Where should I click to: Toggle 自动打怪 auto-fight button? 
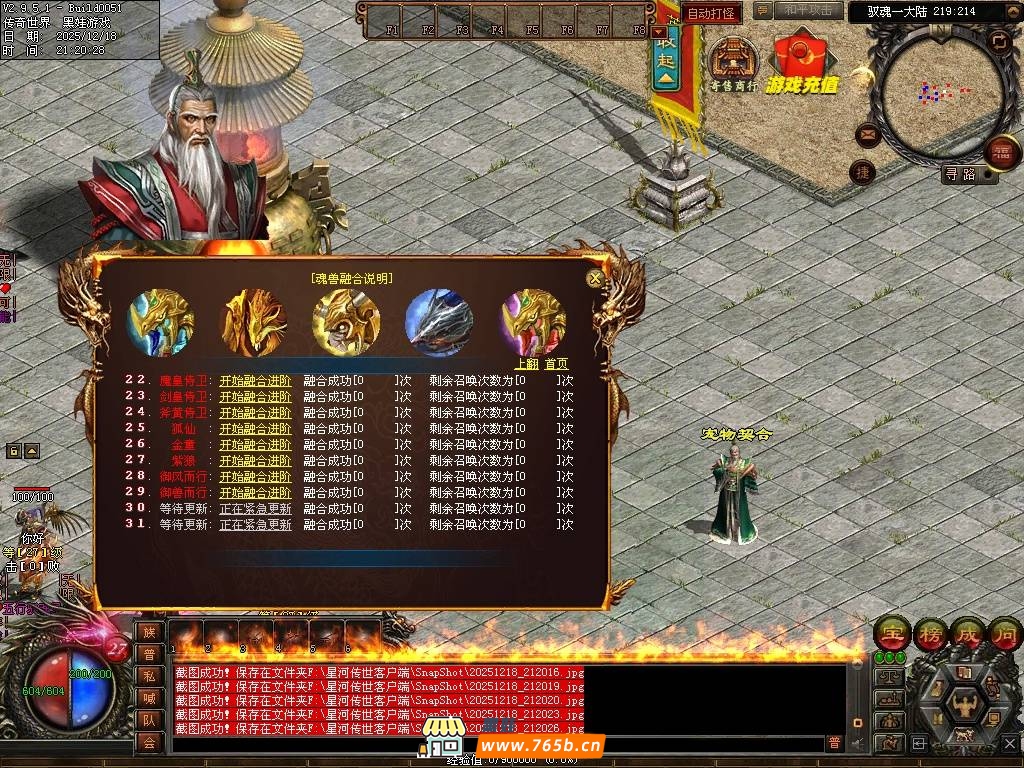coord(711,14)
